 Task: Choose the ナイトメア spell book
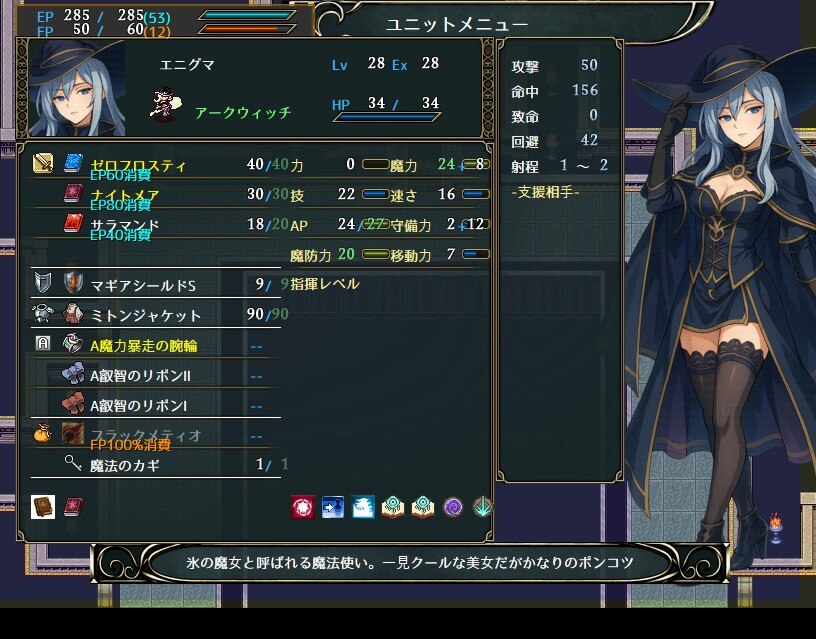click(124, 194)
